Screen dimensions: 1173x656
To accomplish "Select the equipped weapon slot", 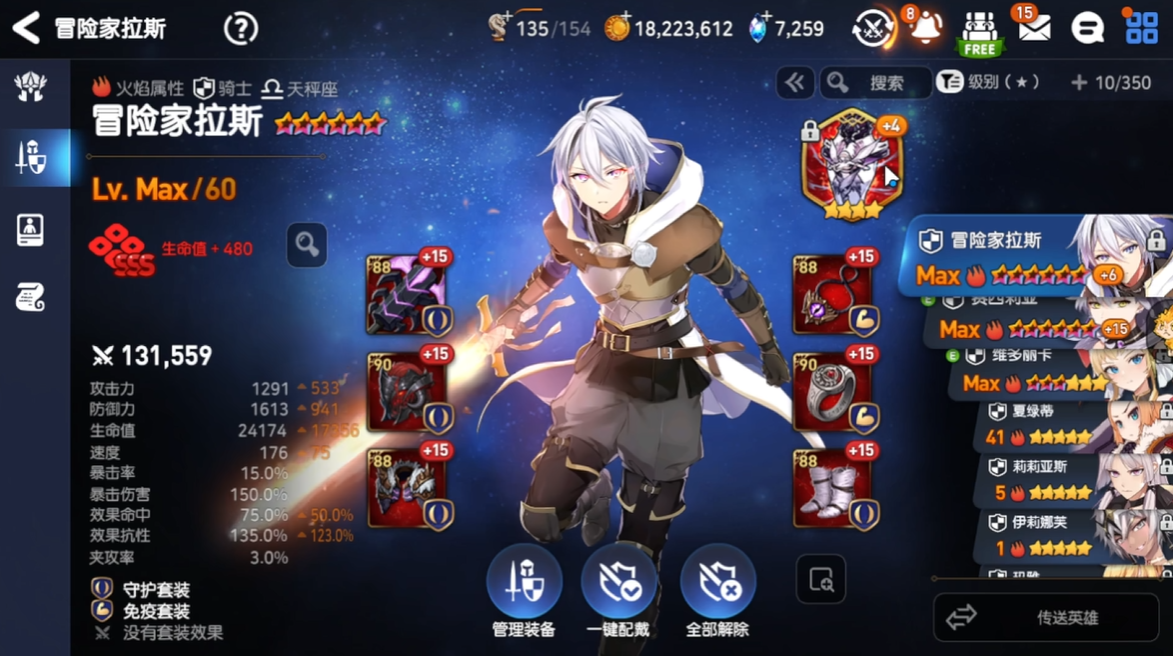I will (407, 295).
